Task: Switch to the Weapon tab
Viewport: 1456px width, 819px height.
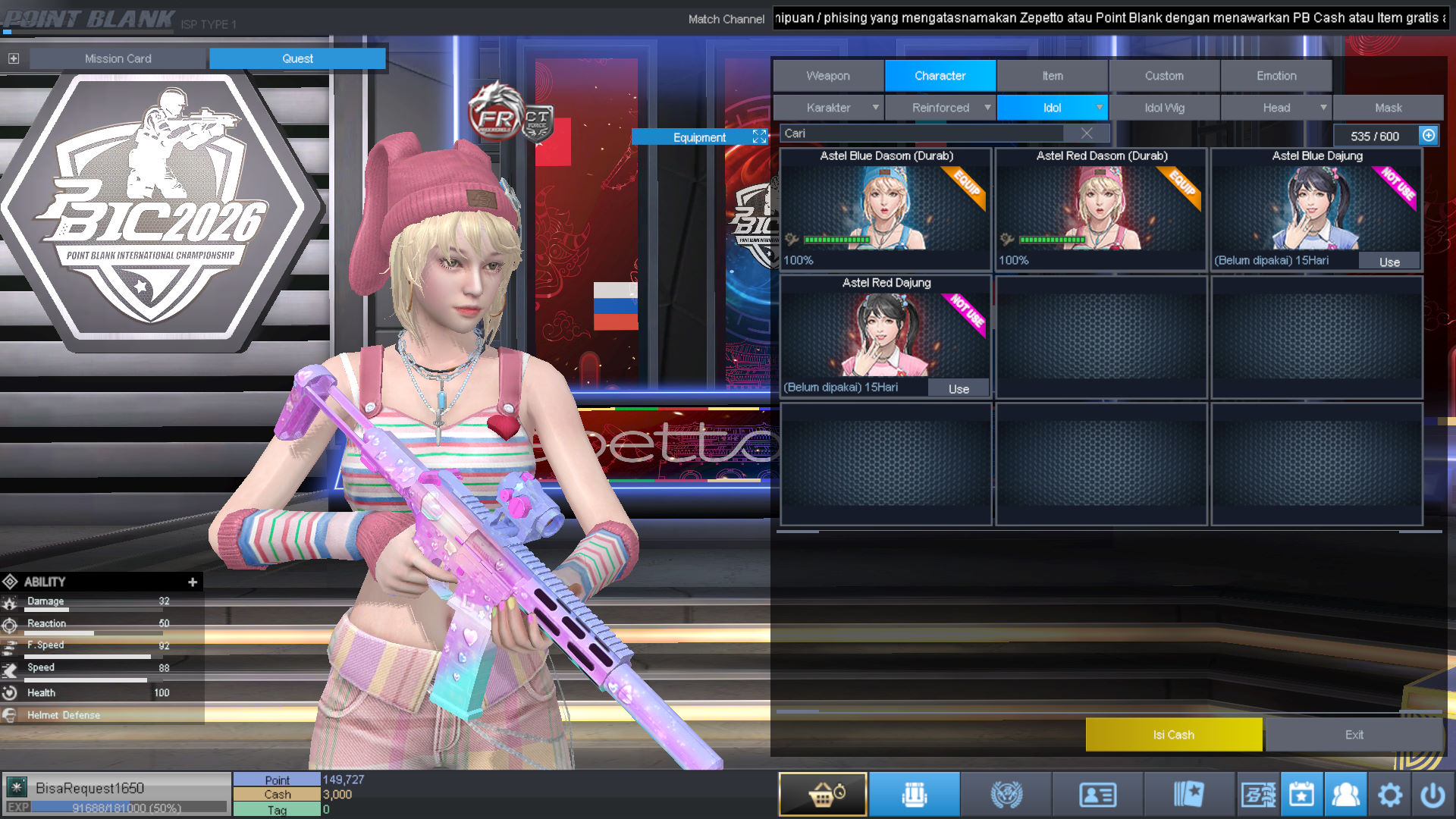Action: coord(827,75)
